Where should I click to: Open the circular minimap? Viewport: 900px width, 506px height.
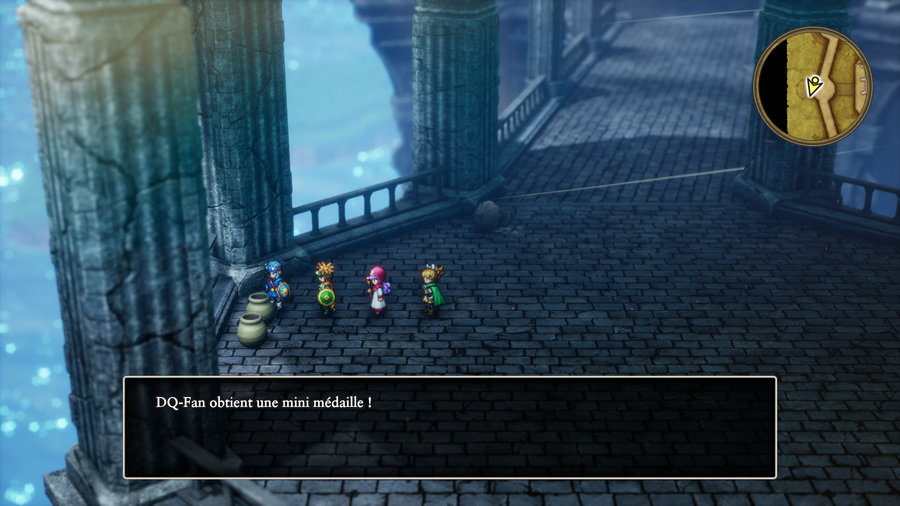(x=812, y=85)
